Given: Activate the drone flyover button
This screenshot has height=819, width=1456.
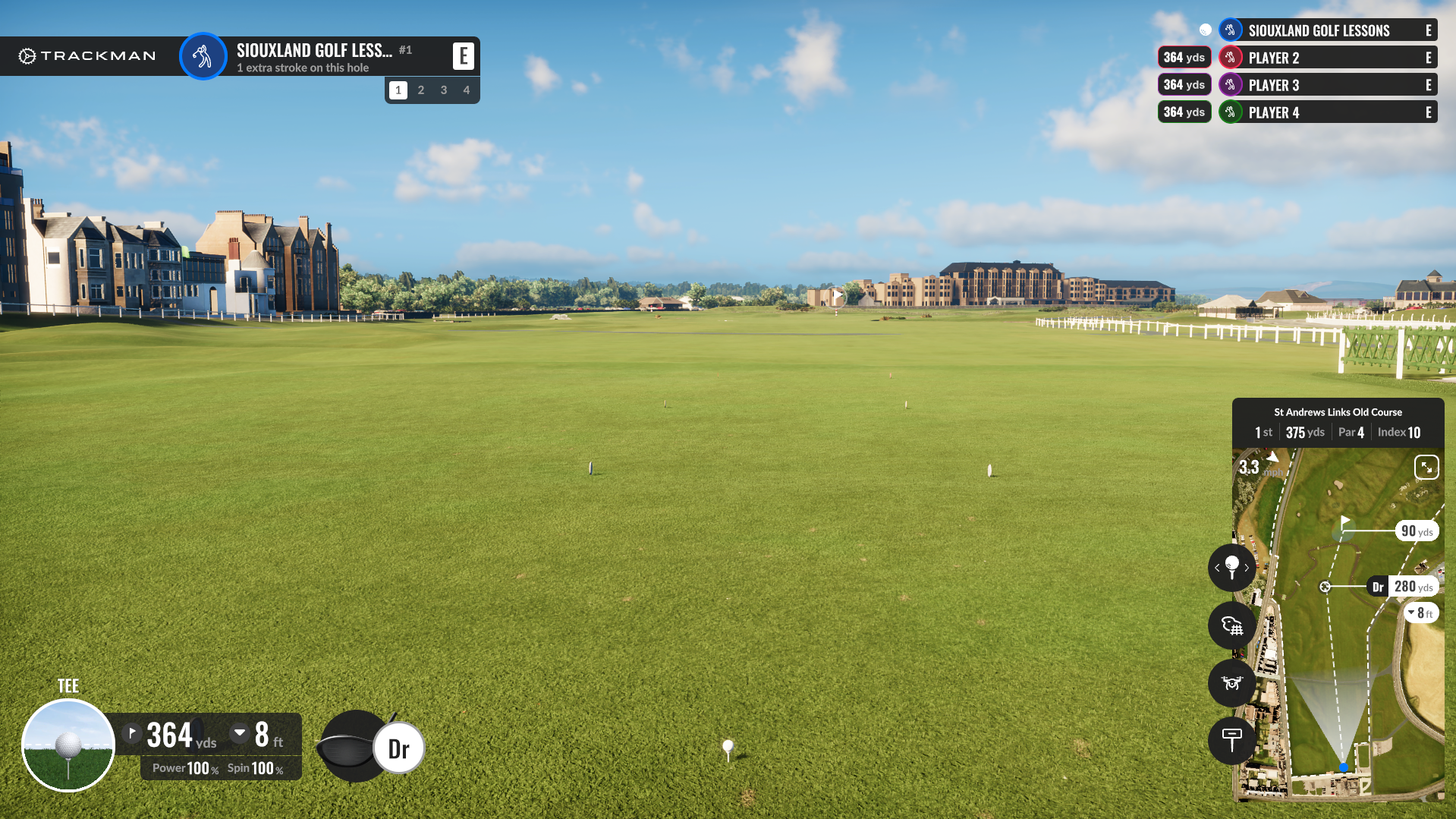Looking at the screenshot, I should pyautogui.click(x=1231, y=683).
